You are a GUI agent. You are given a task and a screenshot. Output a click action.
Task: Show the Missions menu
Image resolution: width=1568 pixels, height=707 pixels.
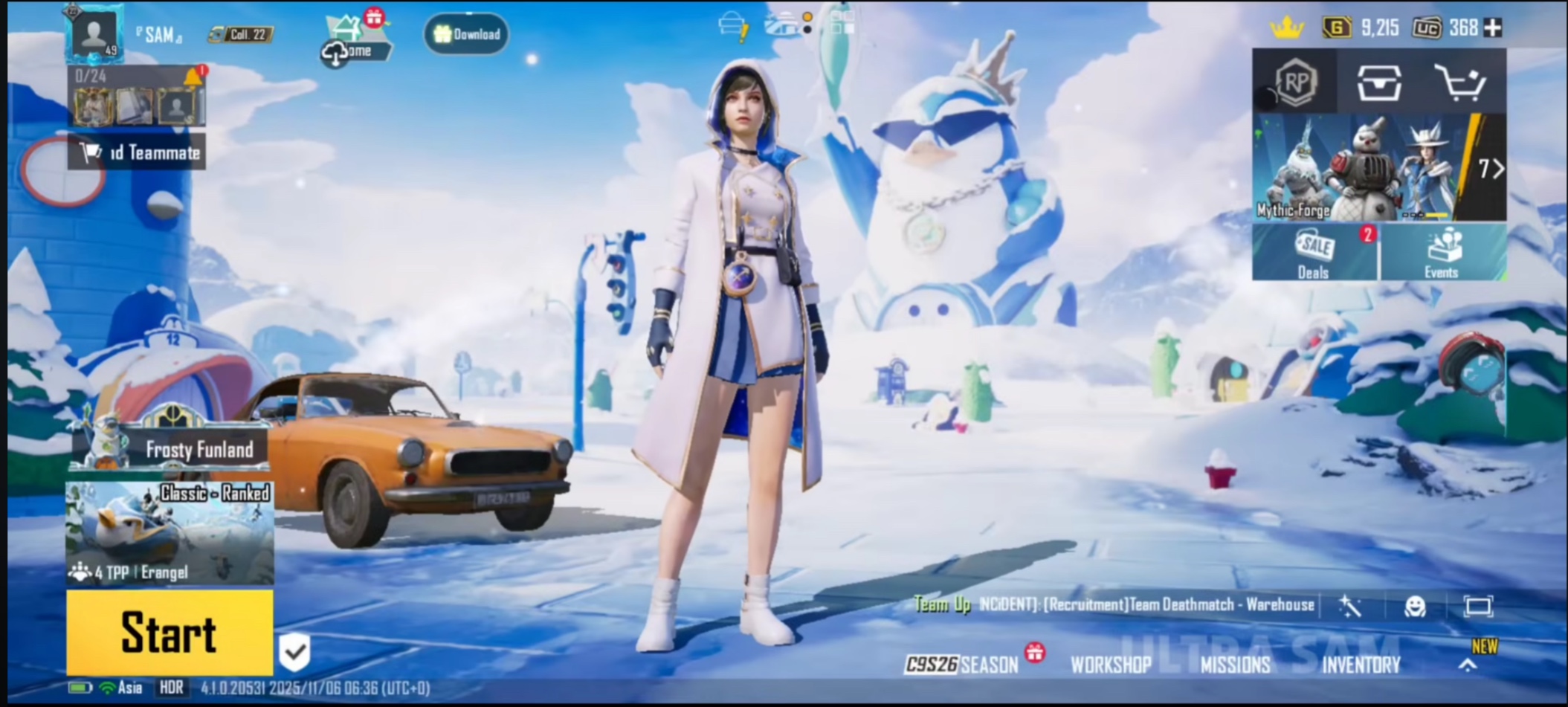(x=1235, y=665)
